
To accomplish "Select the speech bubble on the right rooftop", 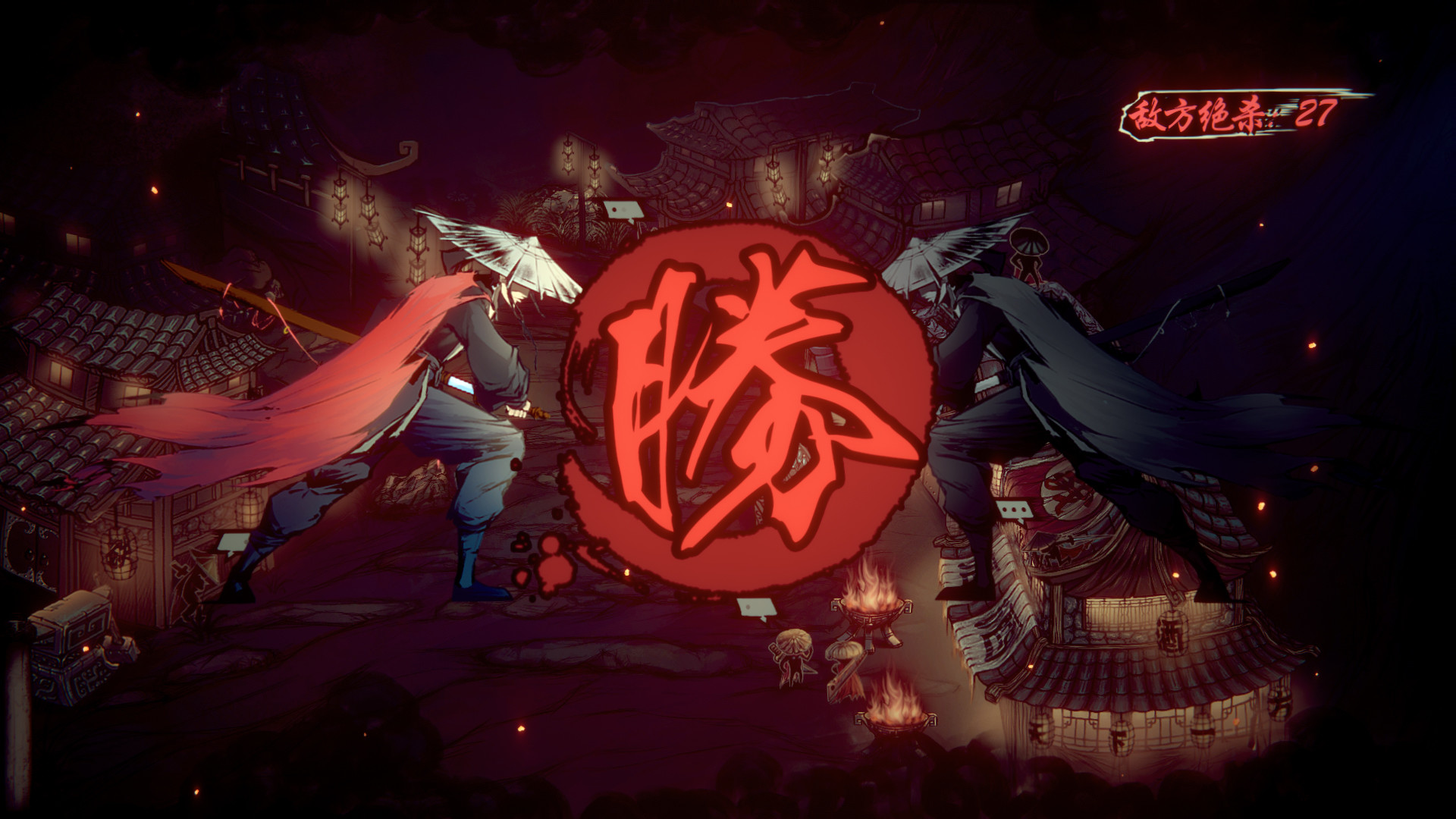I will 1015,510.
